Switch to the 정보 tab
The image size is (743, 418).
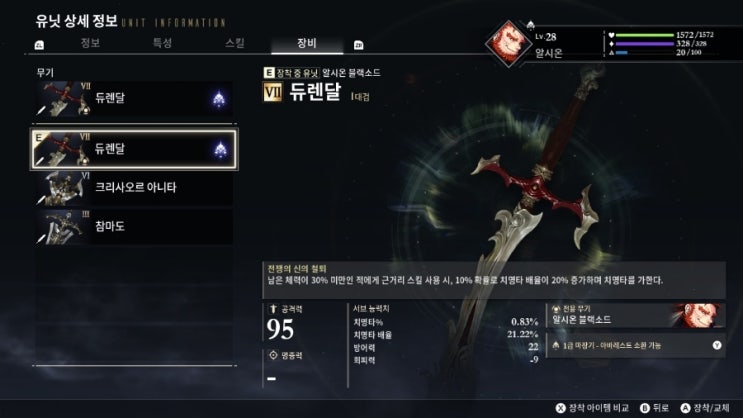tap(90, 44)
